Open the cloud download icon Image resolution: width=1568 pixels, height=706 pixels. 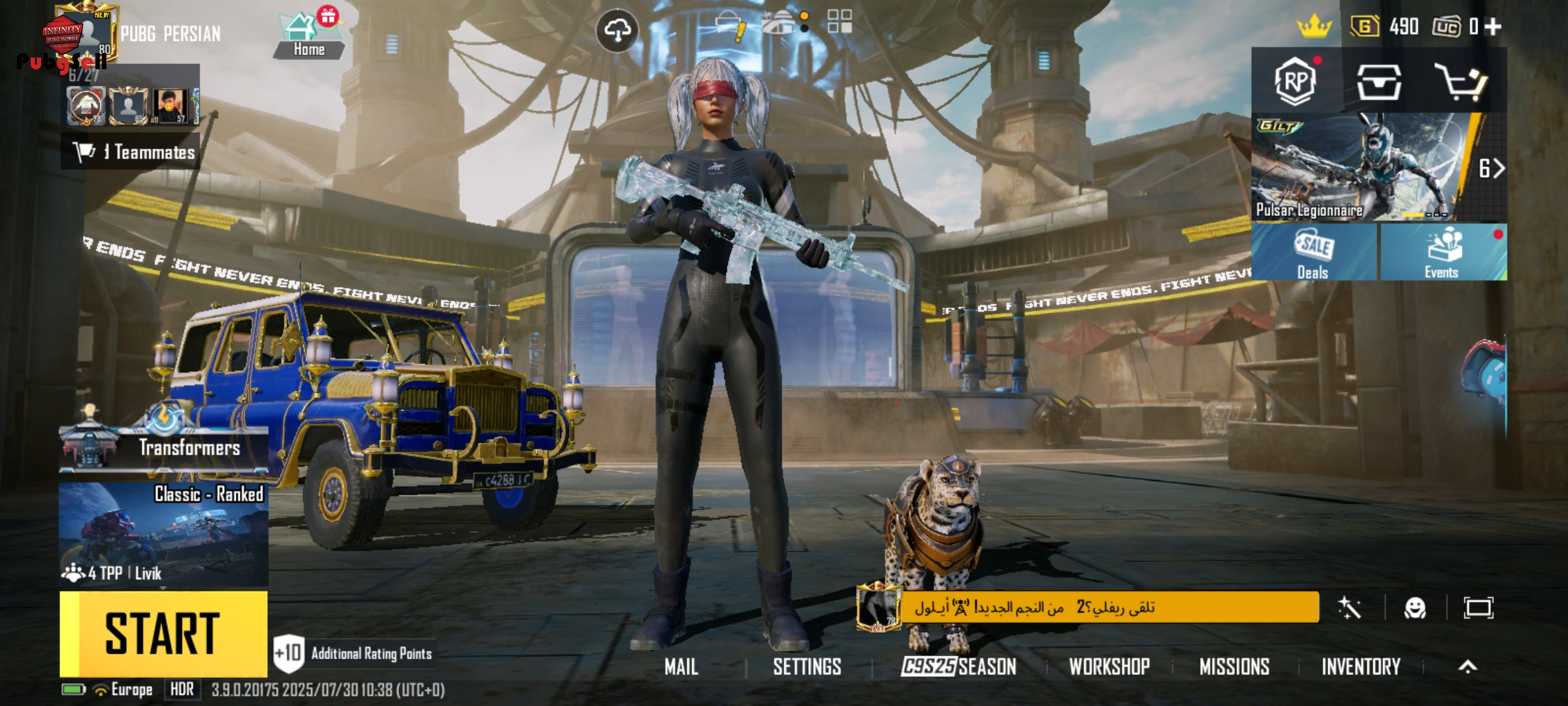617,30
